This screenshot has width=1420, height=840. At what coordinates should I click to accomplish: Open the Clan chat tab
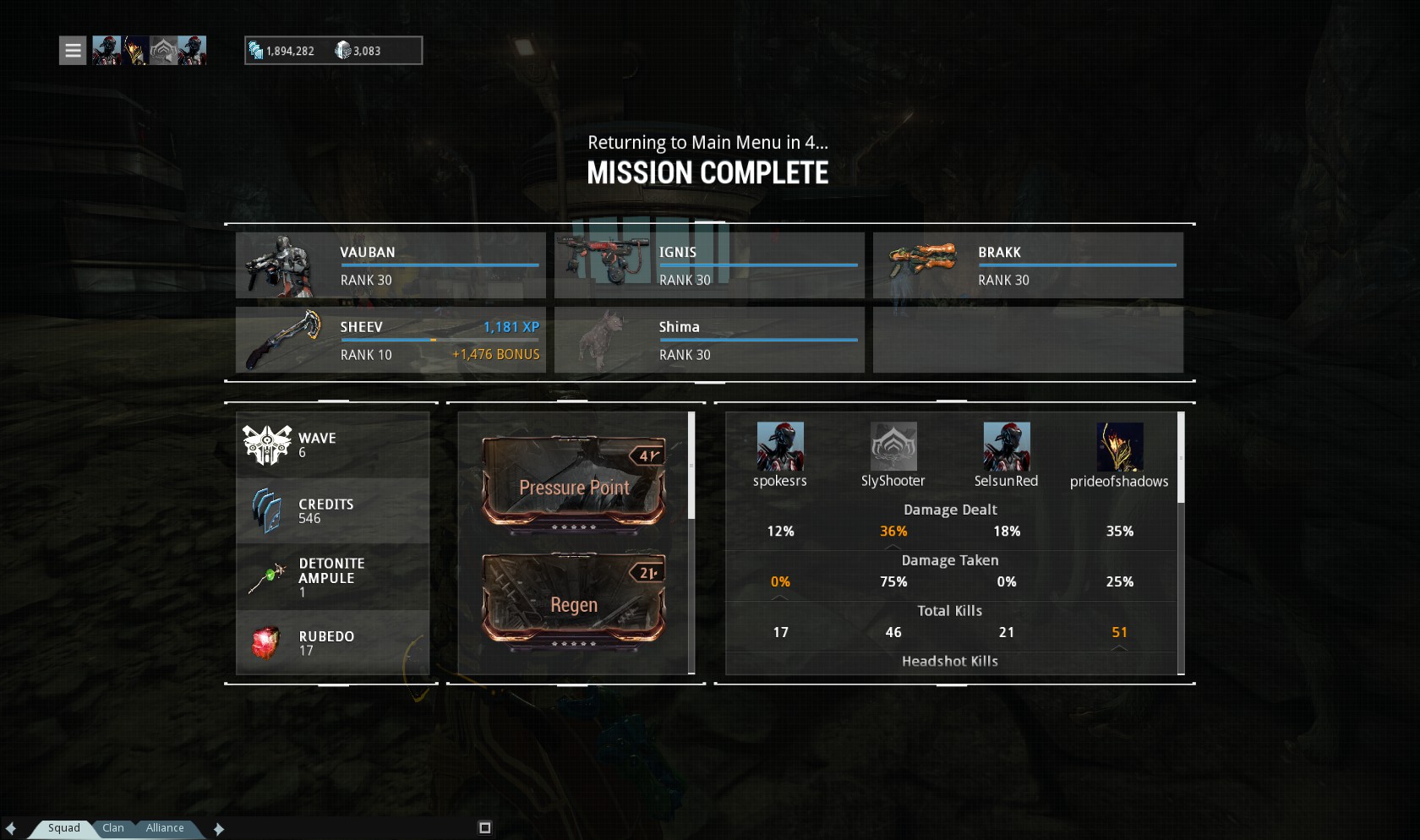pyautogui.click(x=113, y=828)
